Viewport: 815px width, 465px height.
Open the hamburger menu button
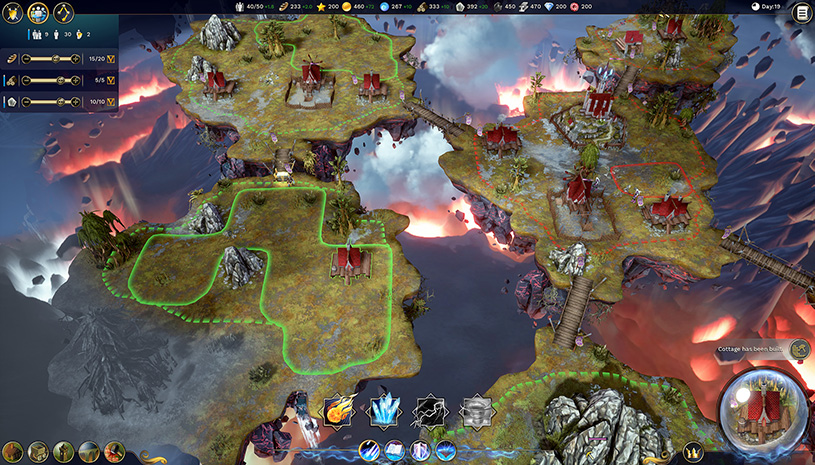(801, 13)
